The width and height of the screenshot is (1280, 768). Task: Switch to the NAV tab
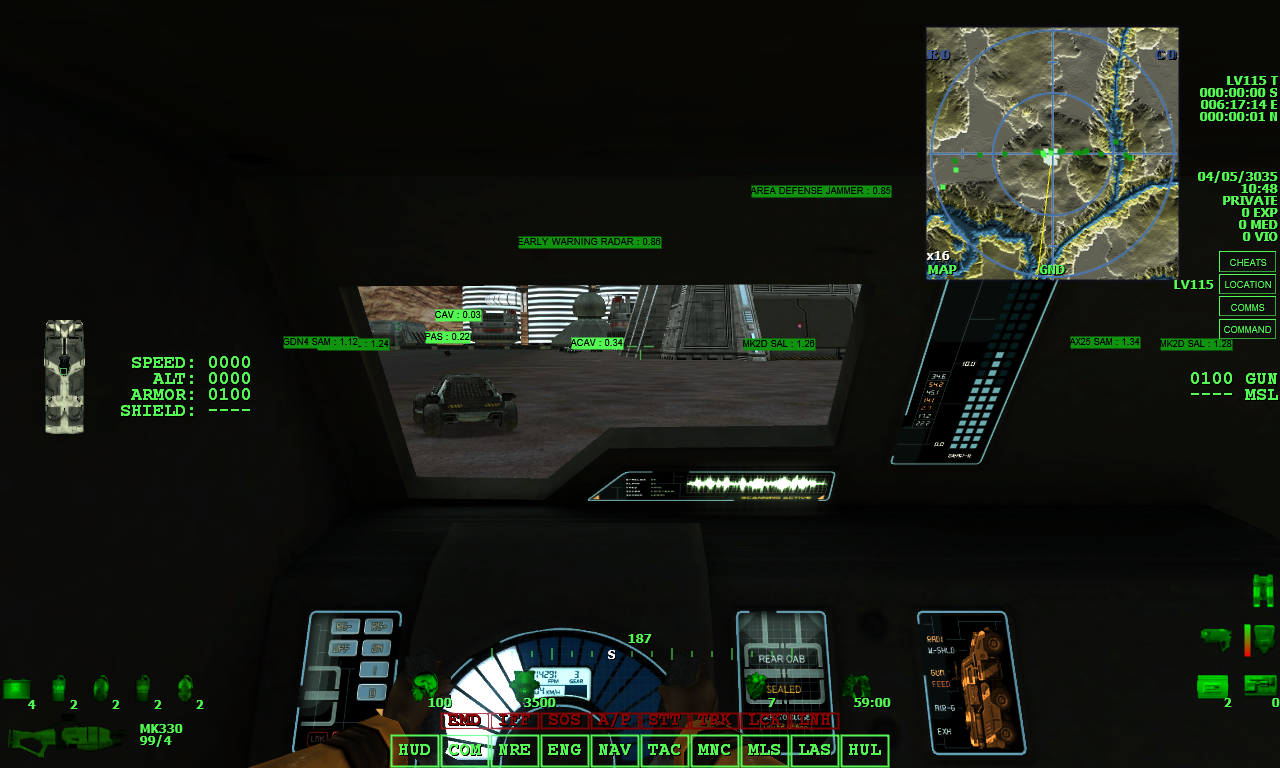[614, 749]
